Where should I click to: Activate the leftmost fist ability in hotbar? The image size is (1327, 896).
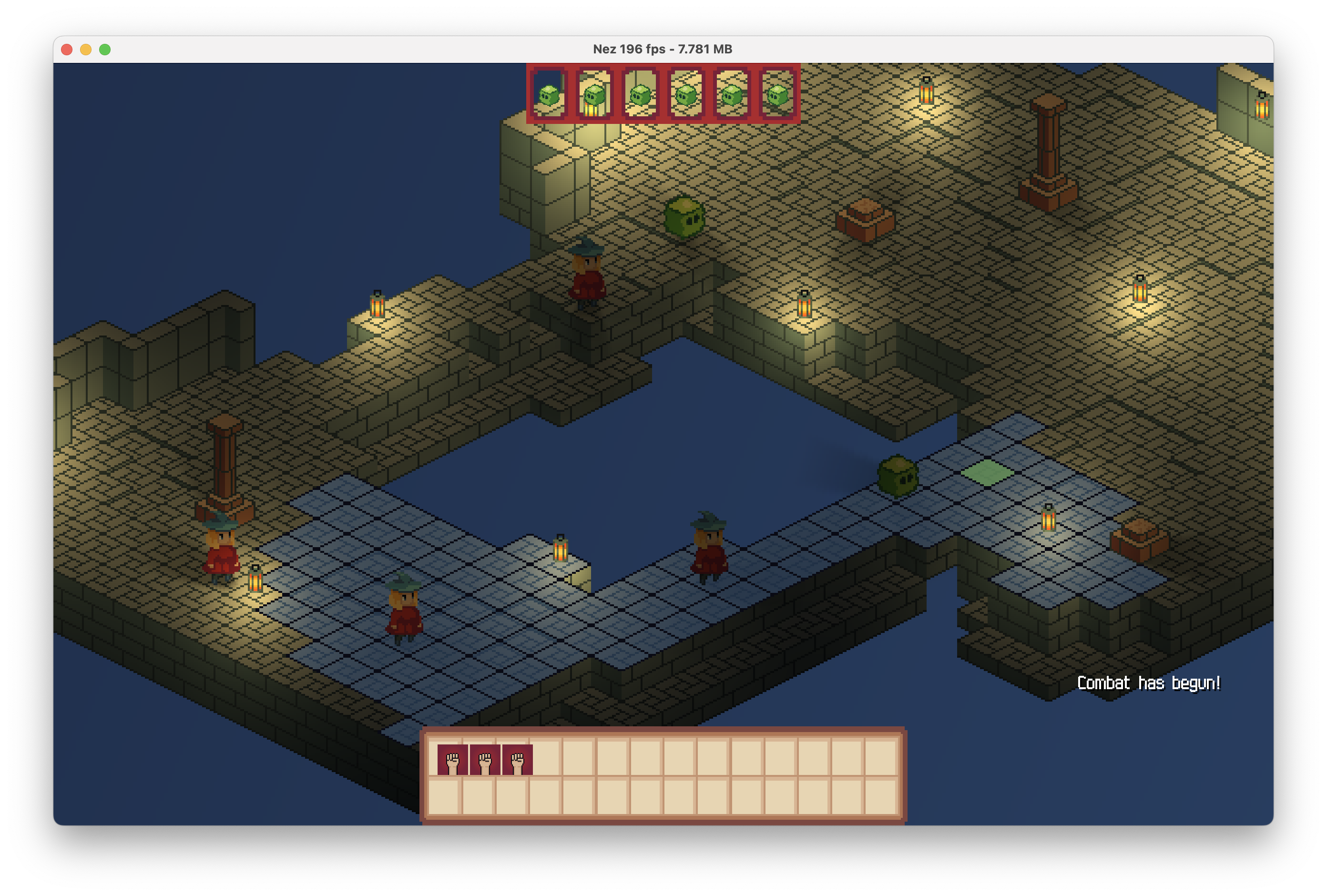[x=452, y=760]
